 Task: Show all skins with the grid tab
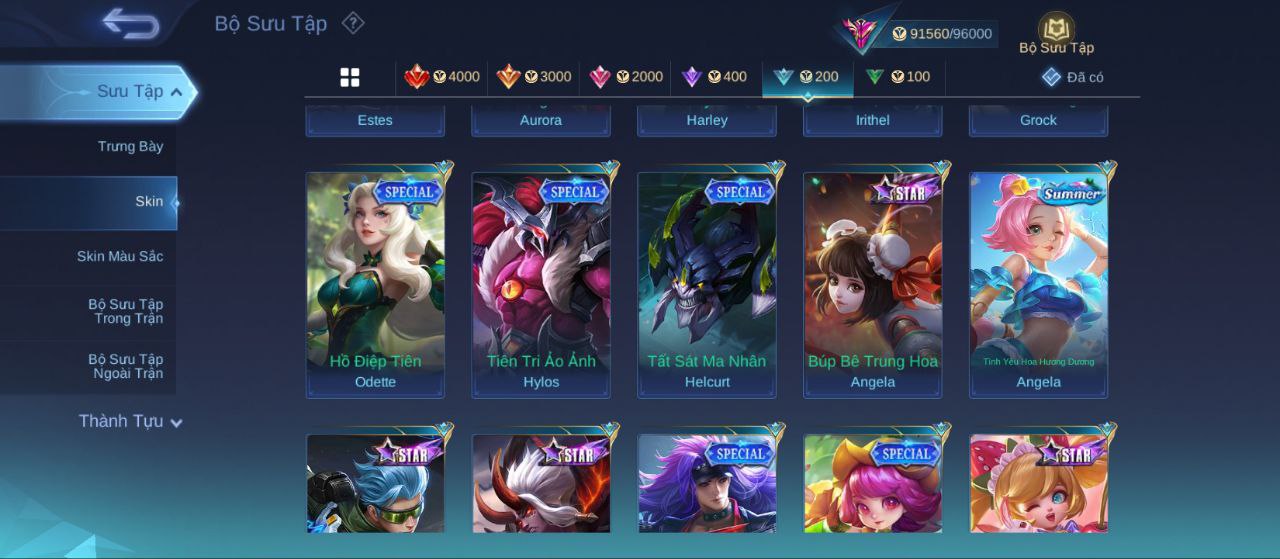coord(350,77)
